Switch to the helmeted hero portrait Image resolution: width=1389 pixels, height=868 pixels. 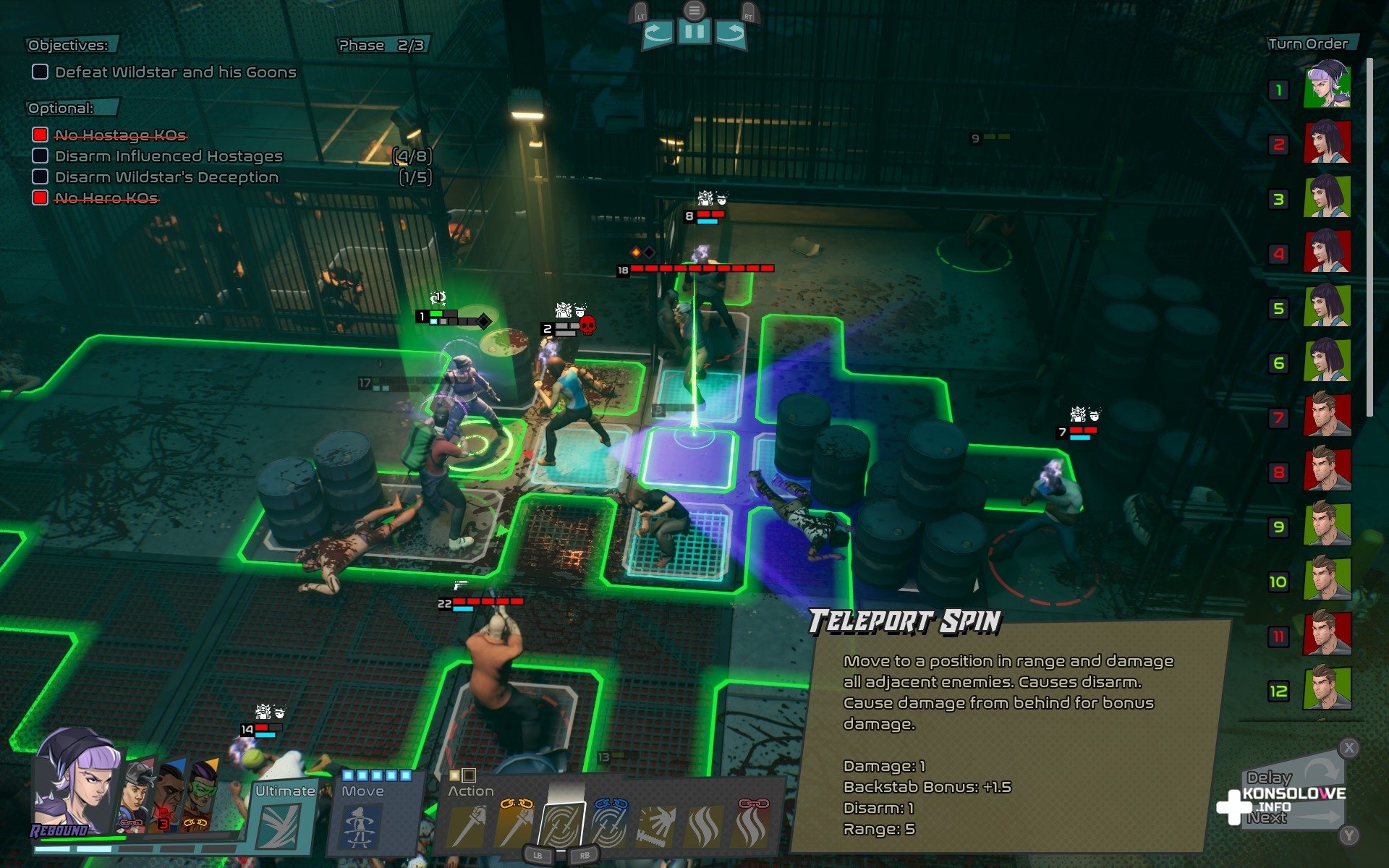point(137,796)
